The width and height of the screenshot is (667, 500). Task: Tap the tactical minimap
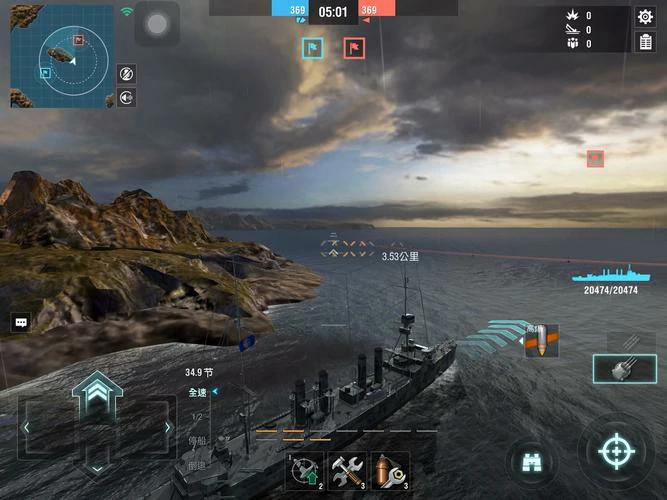pos(62,56)
